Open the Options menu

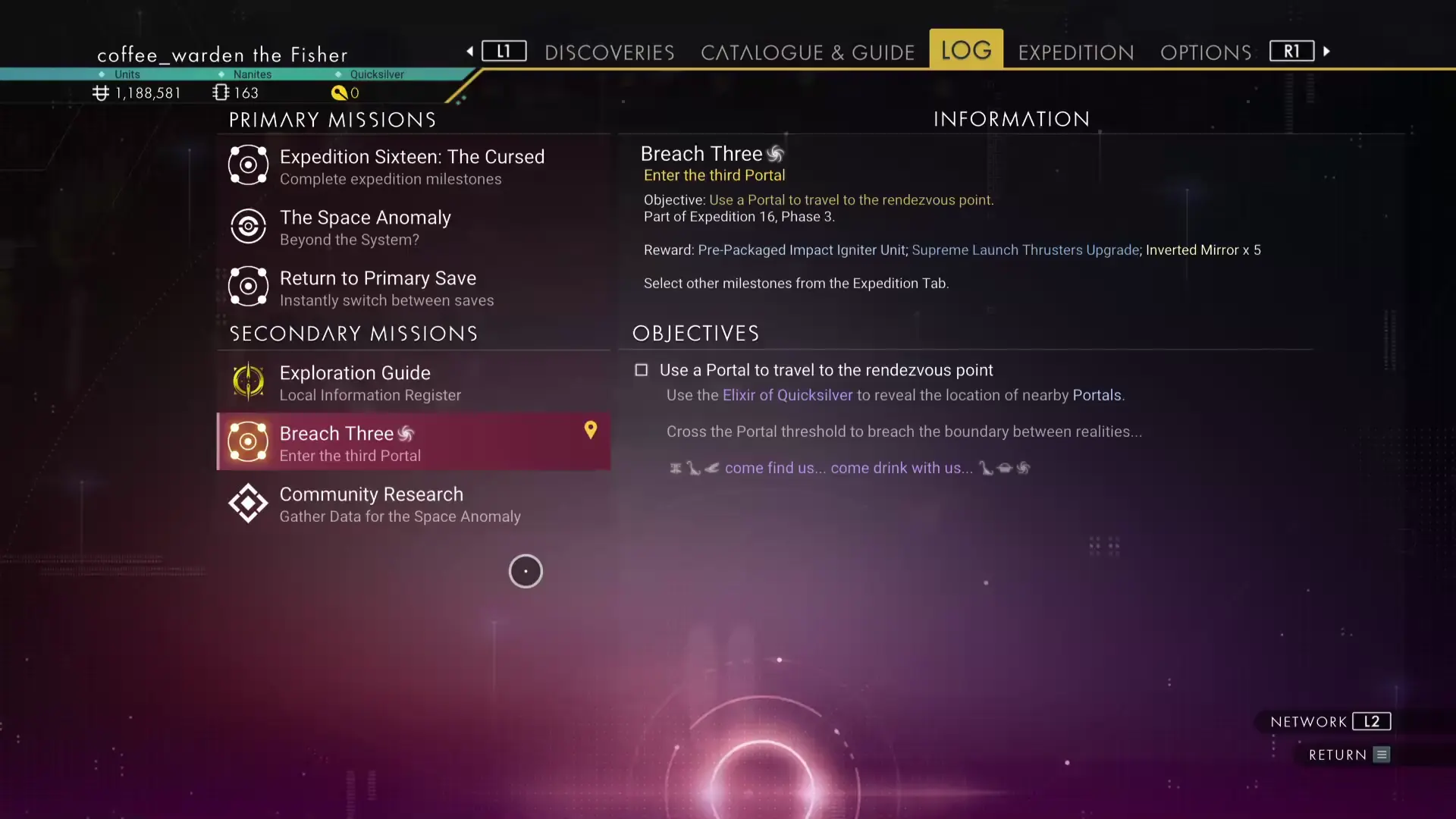click(1206, 52)
